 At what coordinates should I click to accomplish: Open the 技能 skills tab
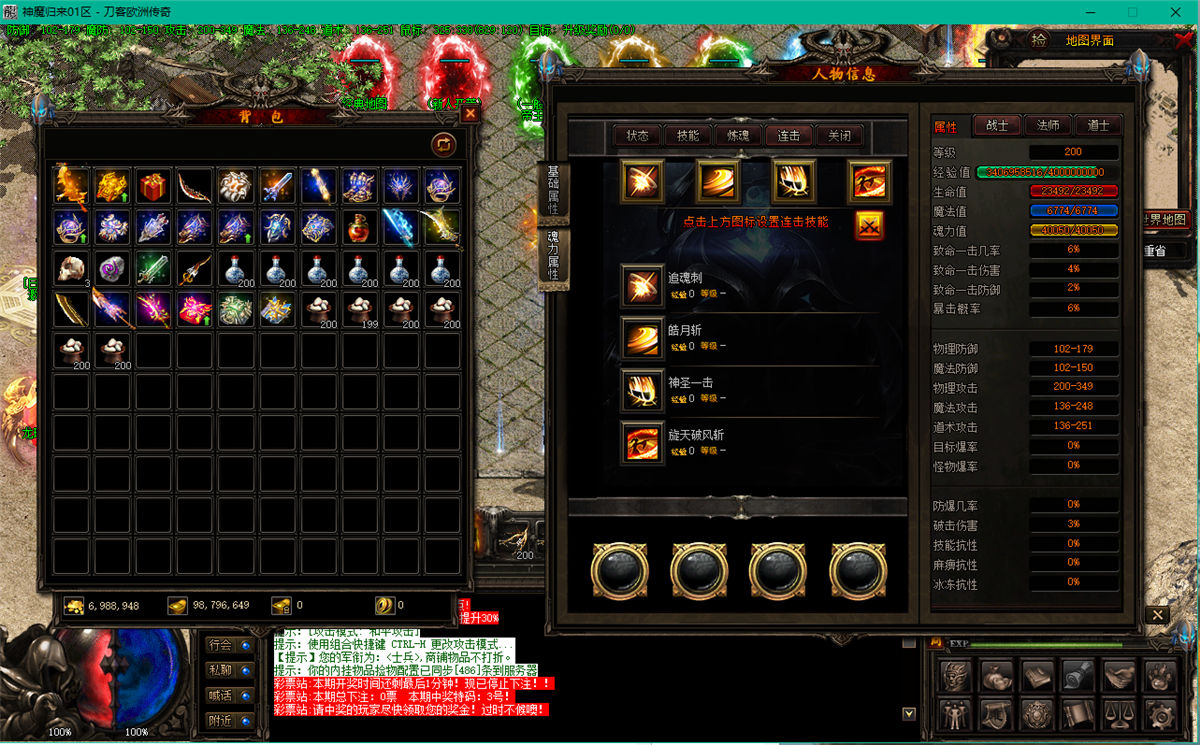tap(688, 136)
